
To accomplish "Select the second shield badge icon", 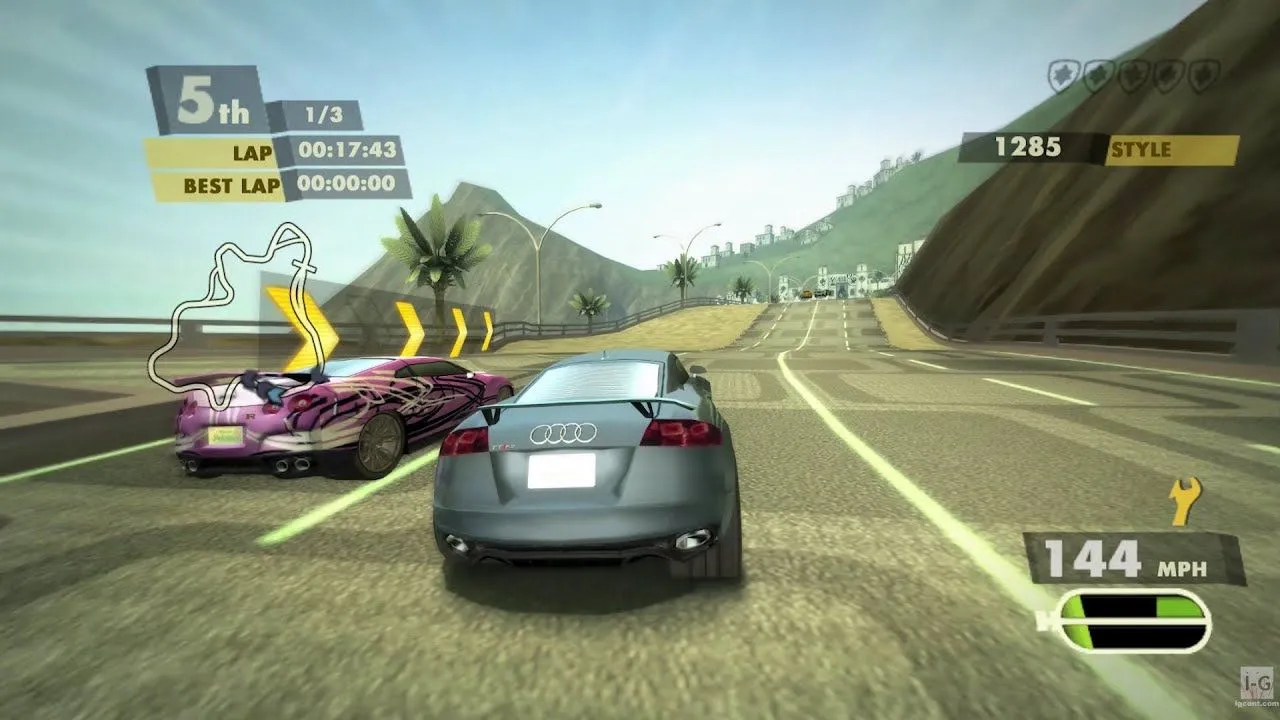I will click(1098, 73).
